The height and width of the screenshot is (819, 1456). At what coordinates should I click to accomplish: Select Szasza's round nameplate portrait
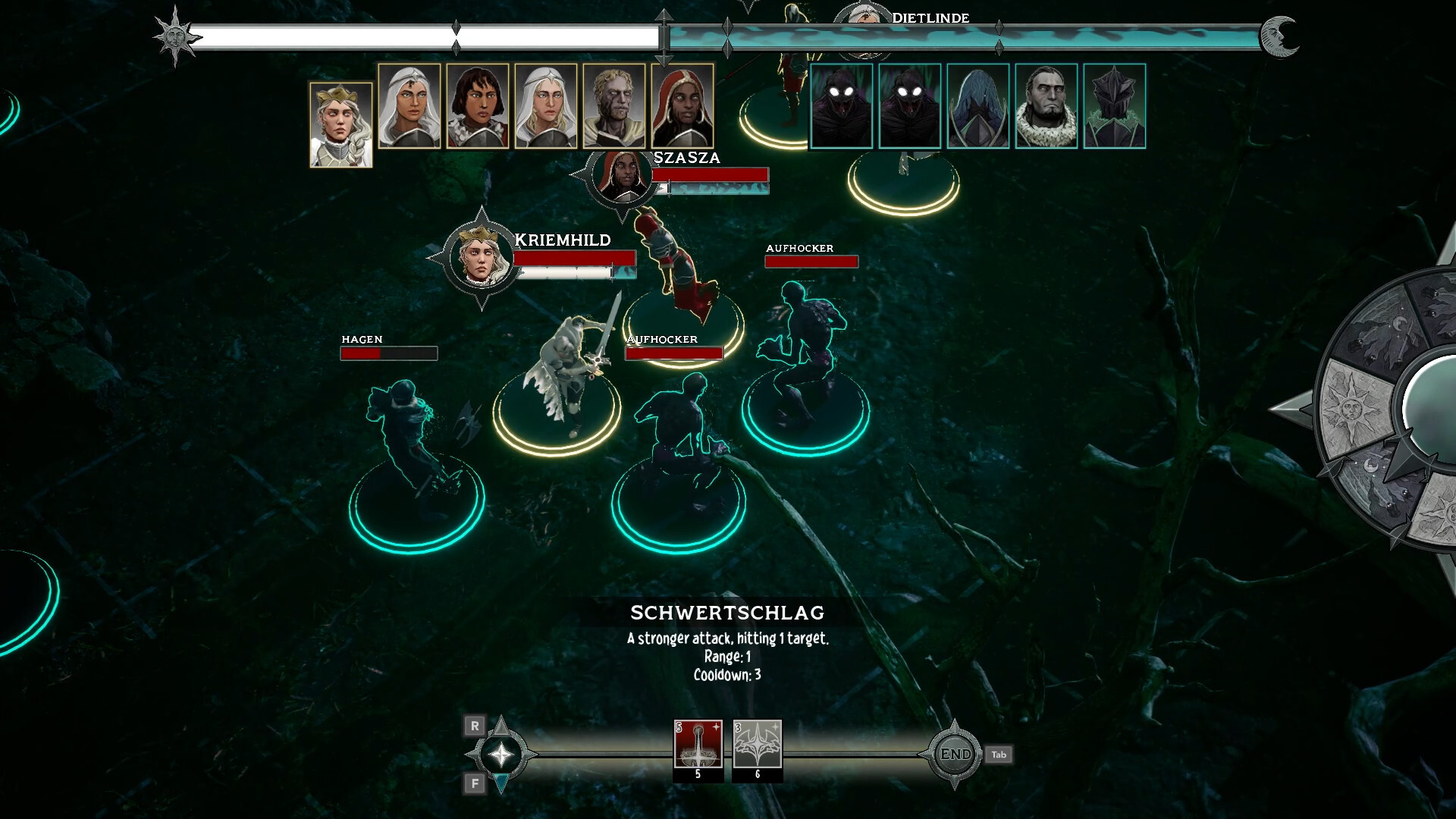click(x=621, y=177)
